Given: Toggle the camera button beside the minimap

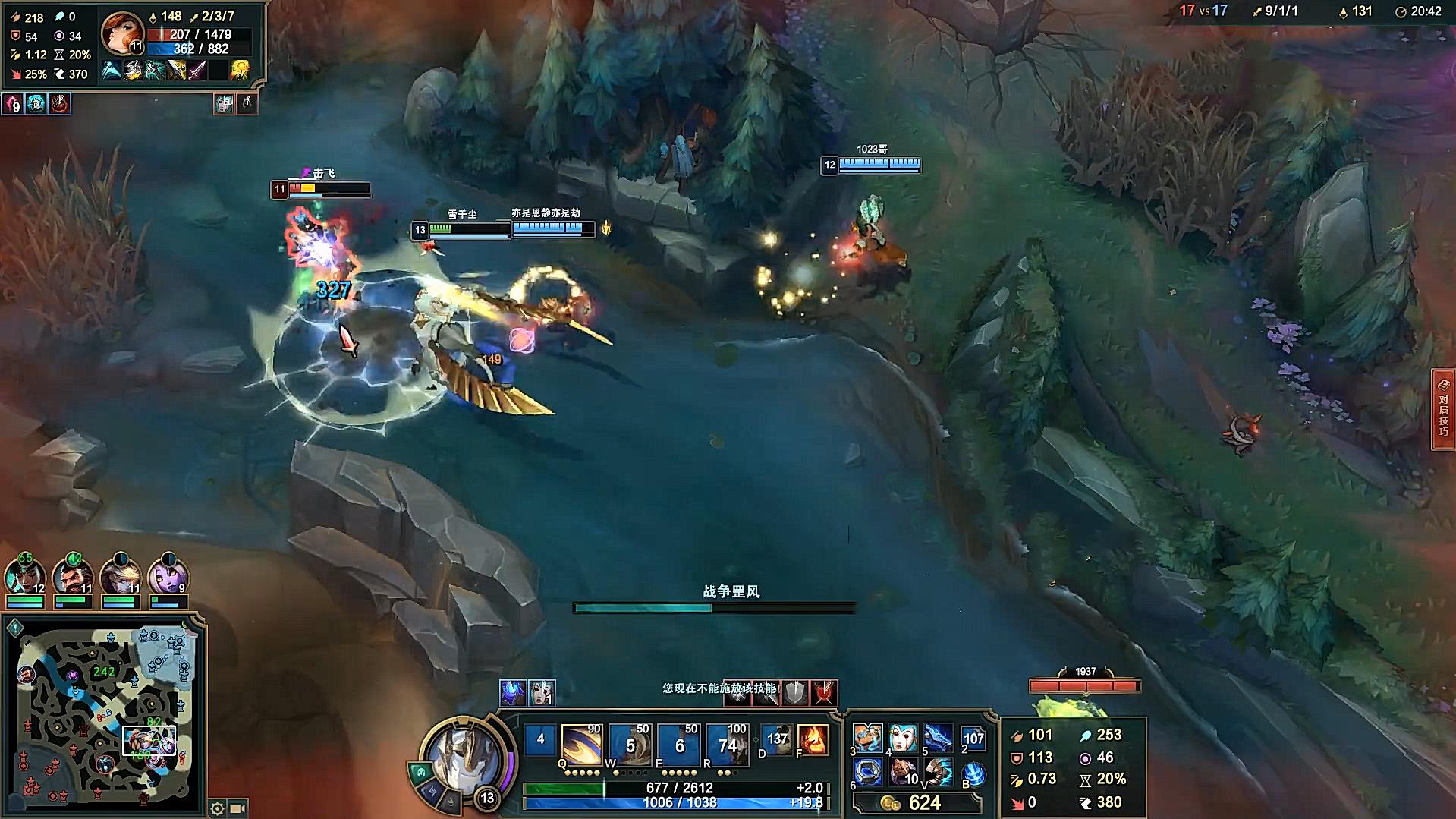Looking at the screenshot, I should (x=237, y=808).
